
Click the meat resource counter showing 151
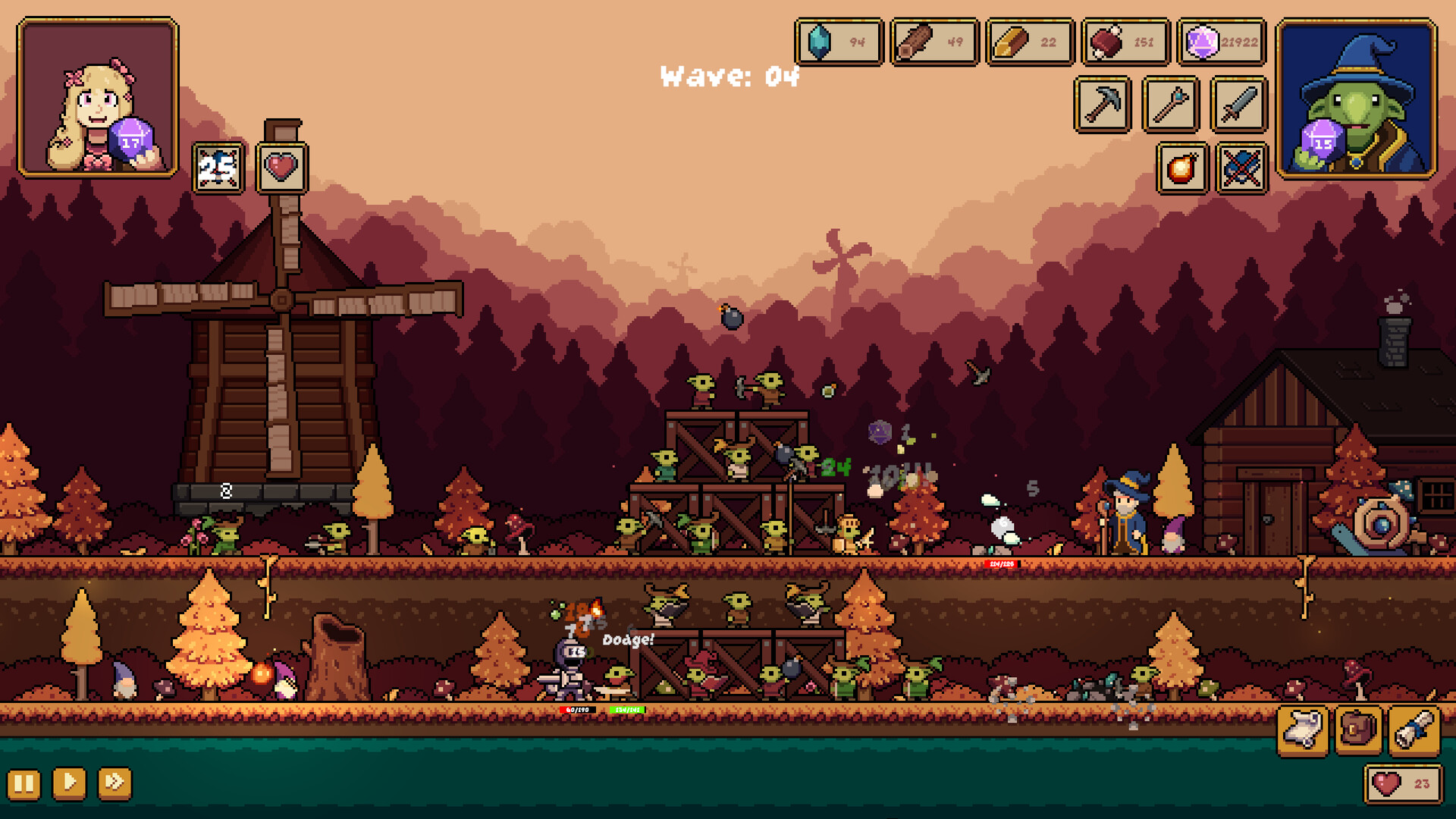1123,42
